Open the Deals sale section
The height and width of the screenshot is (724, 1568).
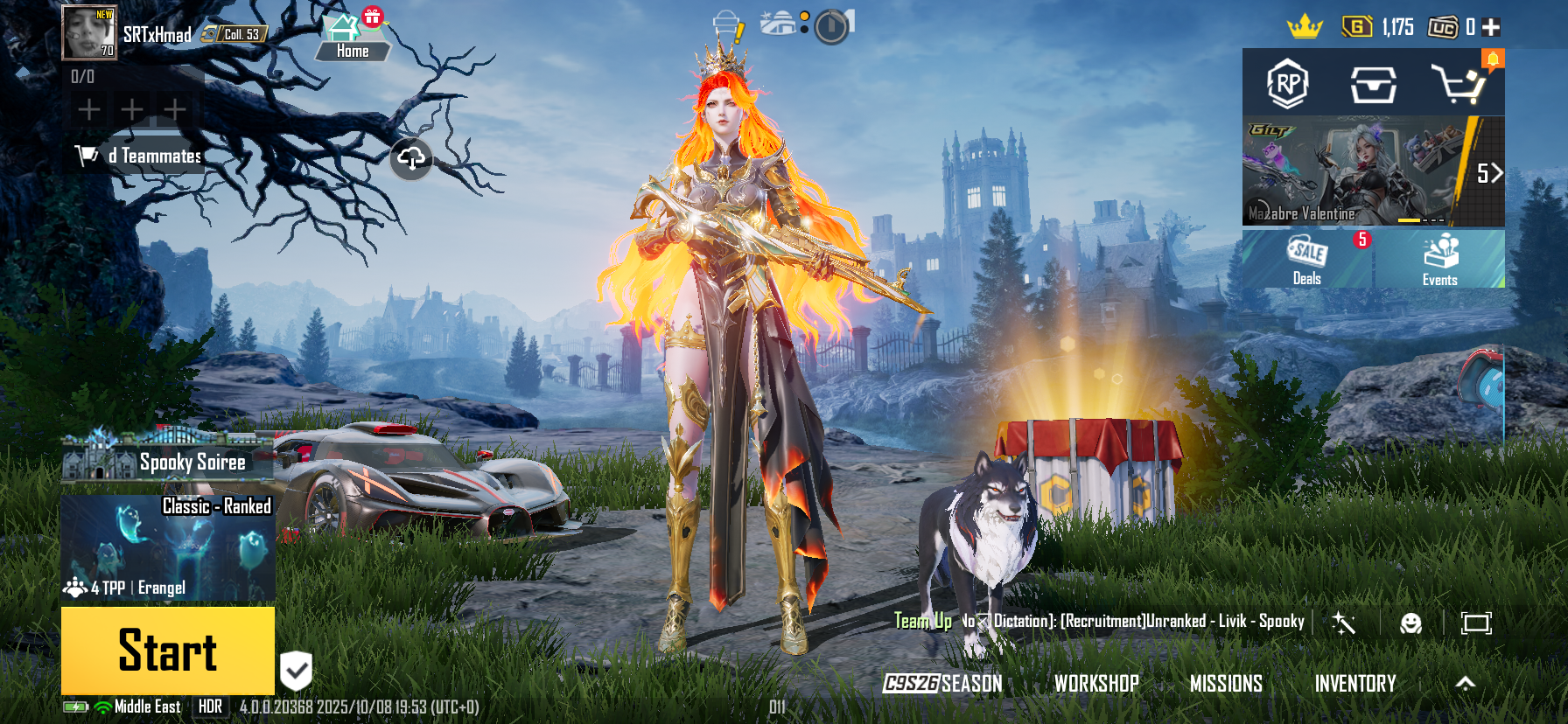tap(1307, 260)
